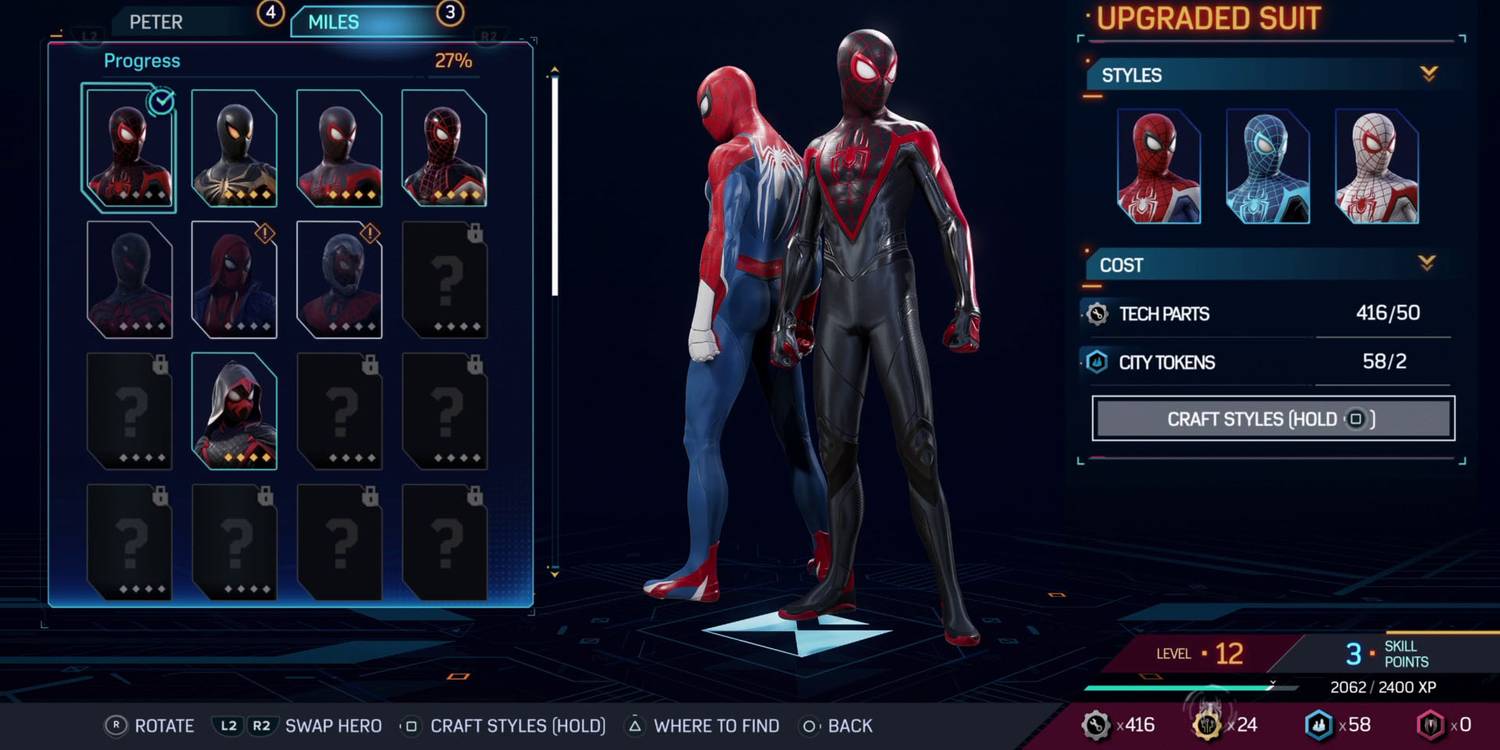Click the Craft Styles button
This screenshot has width=1500, height=750.
point(1271,418)
